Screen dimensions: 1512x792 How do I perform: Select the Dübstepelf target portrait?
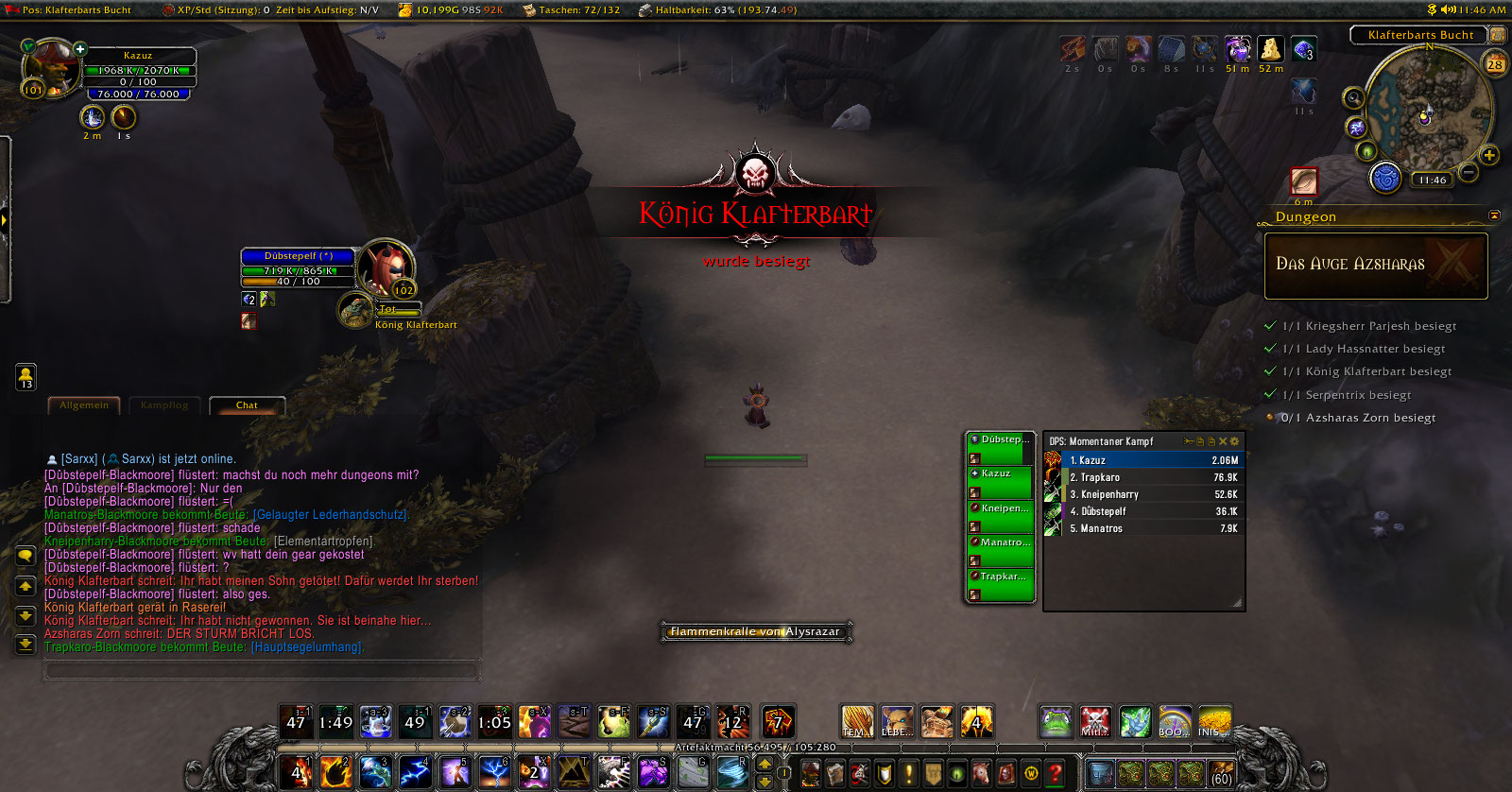[386, 266]
